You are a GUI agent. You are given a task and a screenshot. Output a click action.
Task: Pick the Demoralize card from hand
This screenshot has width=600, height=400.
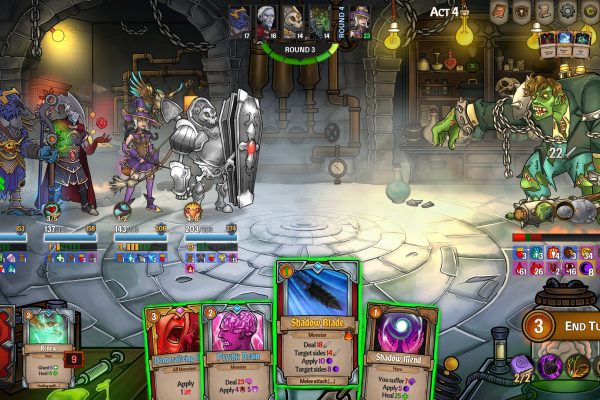174,350
